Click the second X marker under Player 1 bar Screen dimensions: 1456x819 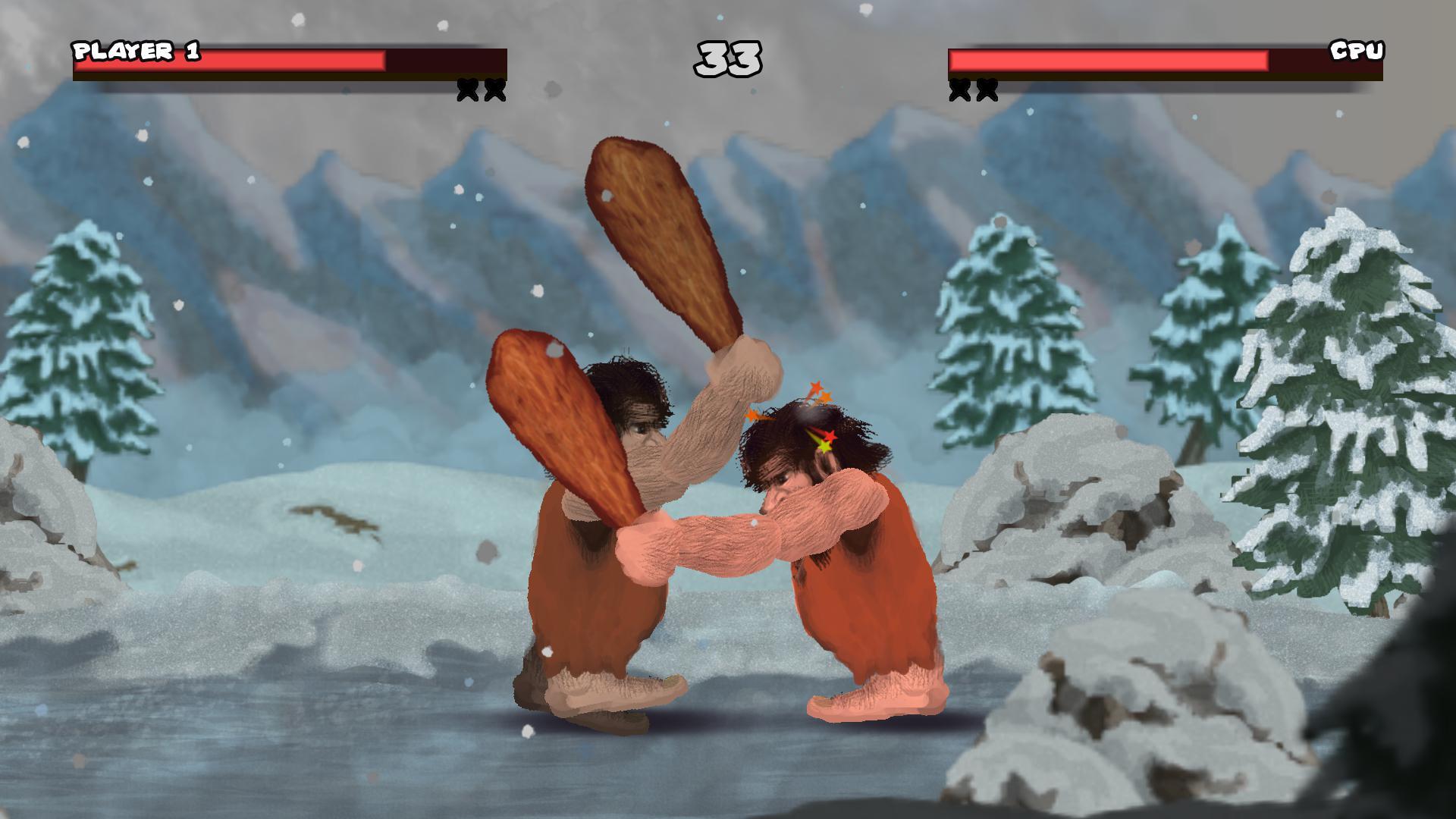pyautogui.click(x=495, y=89)
